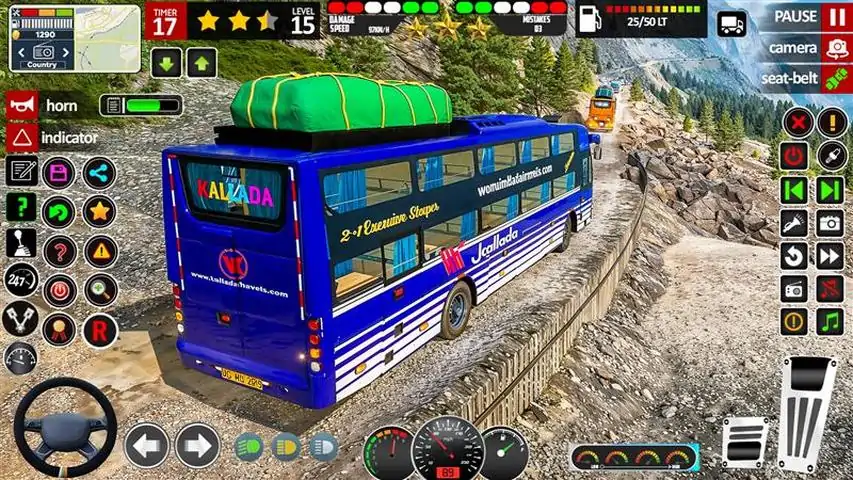Tap the blue share icon
853x480 pixels.
pyautogui.click(x=98, y=173)
